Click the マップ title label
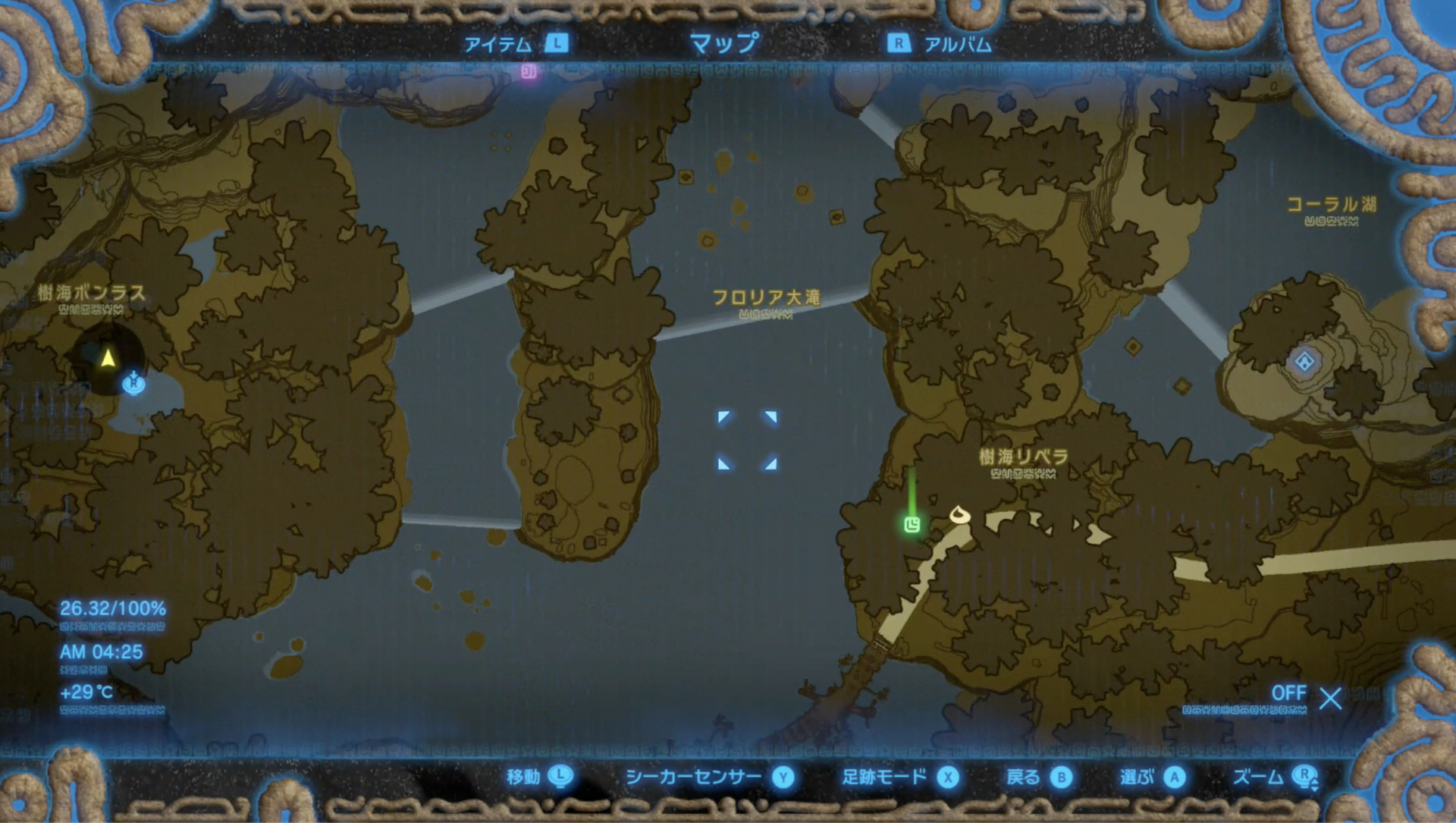 pos(723,43)
